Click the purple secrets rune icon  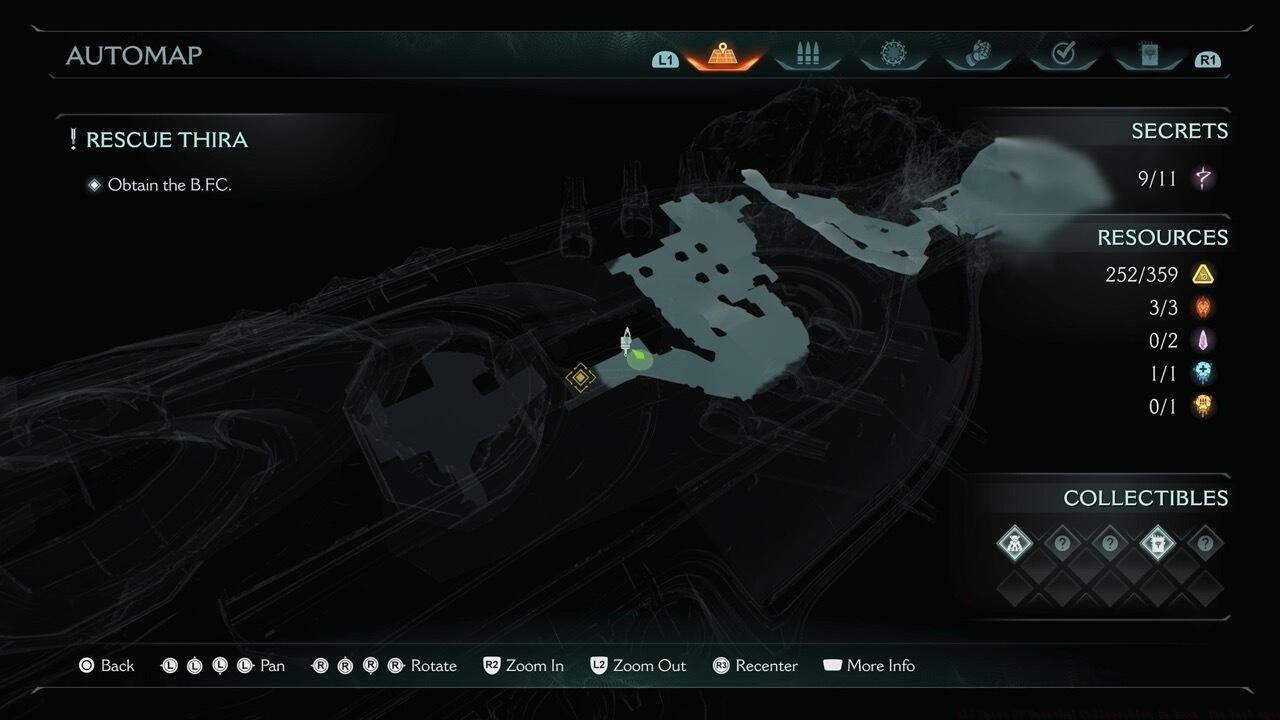pos(1204,179)
